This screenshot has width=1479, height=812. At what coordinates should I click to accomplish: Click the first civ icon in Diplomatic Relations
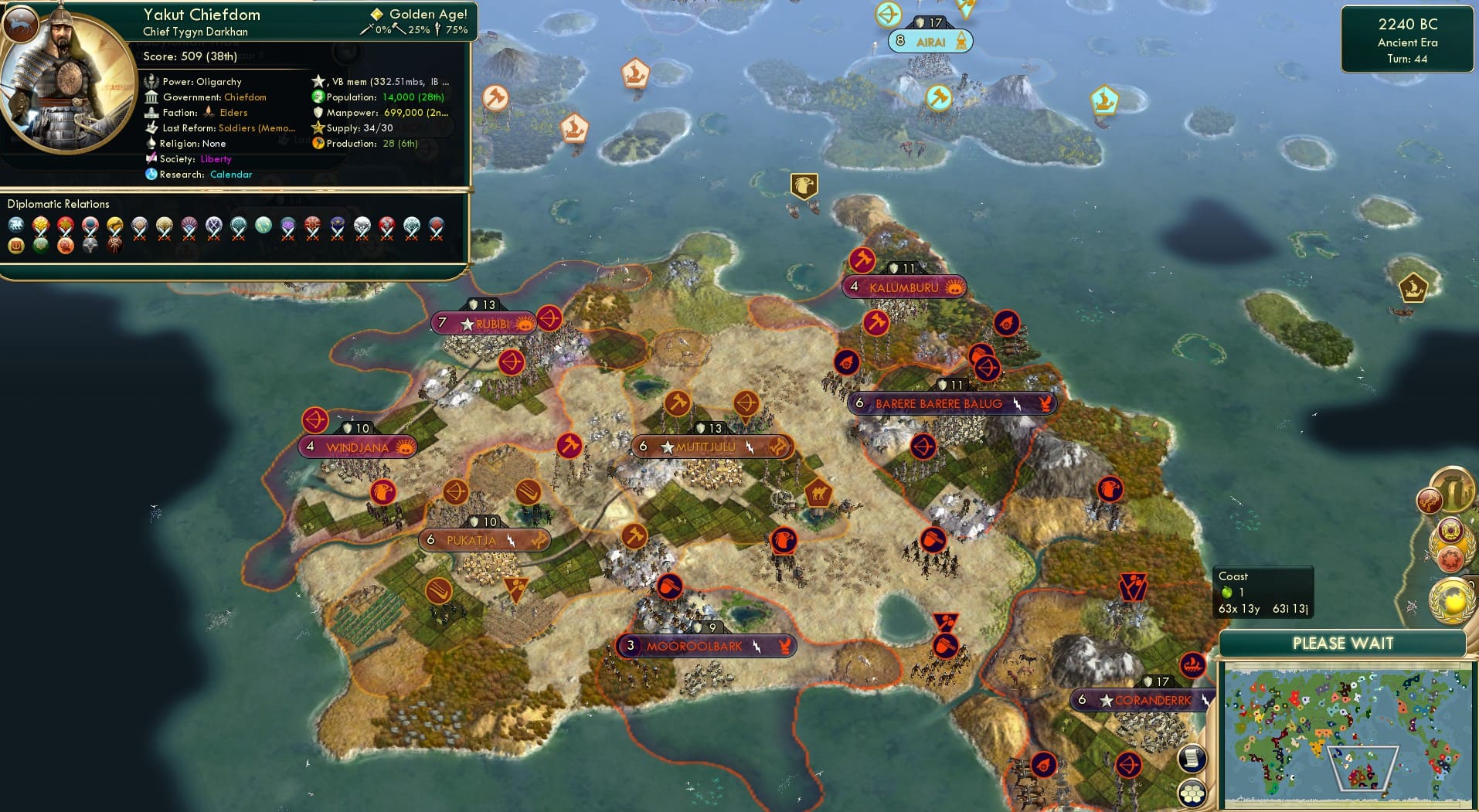tap(15, 224)
